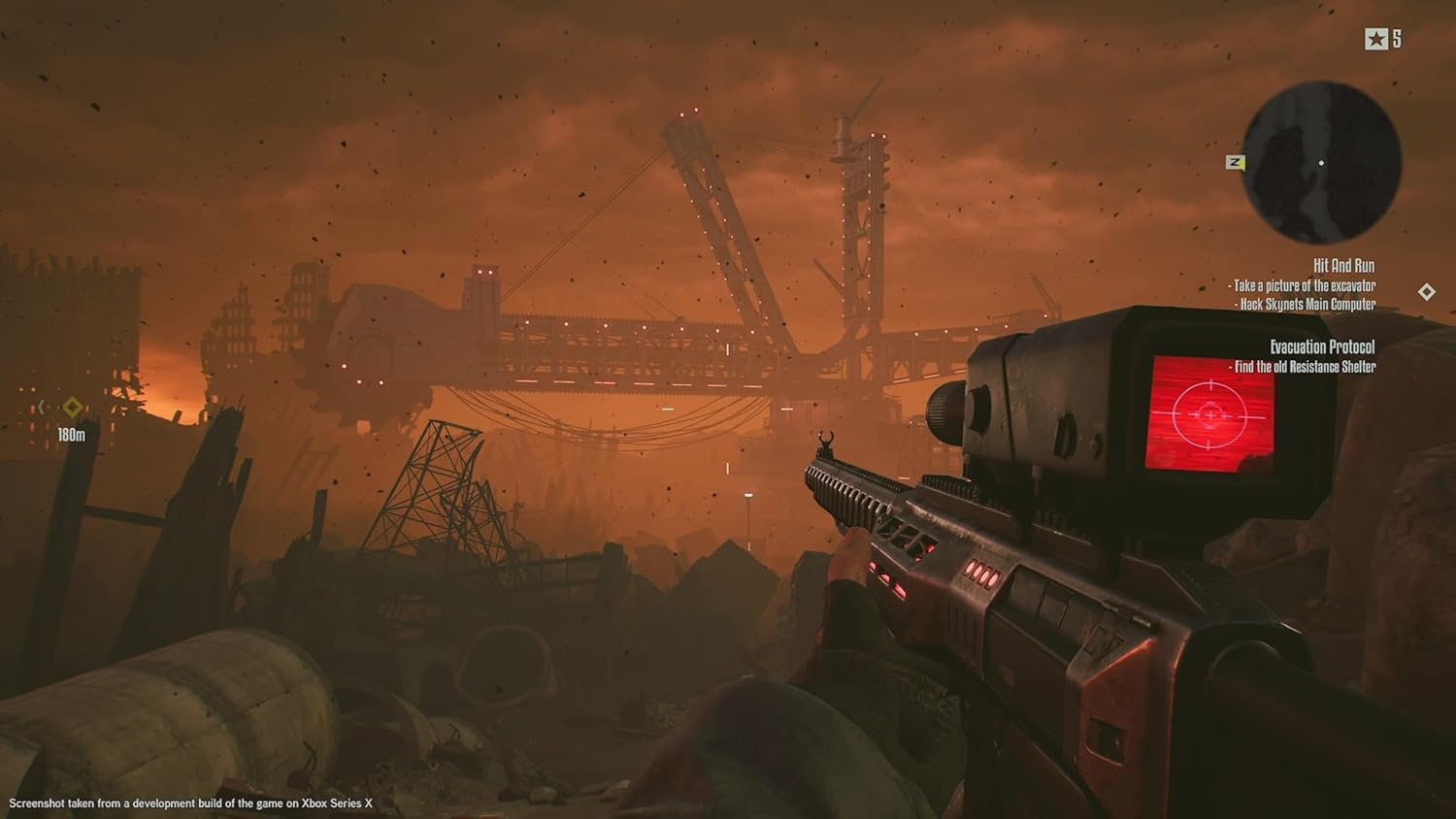Toggle the Evacuation Protocol mission tracking
This screenshot has height=819, width=1456.
coord(1323,346)
